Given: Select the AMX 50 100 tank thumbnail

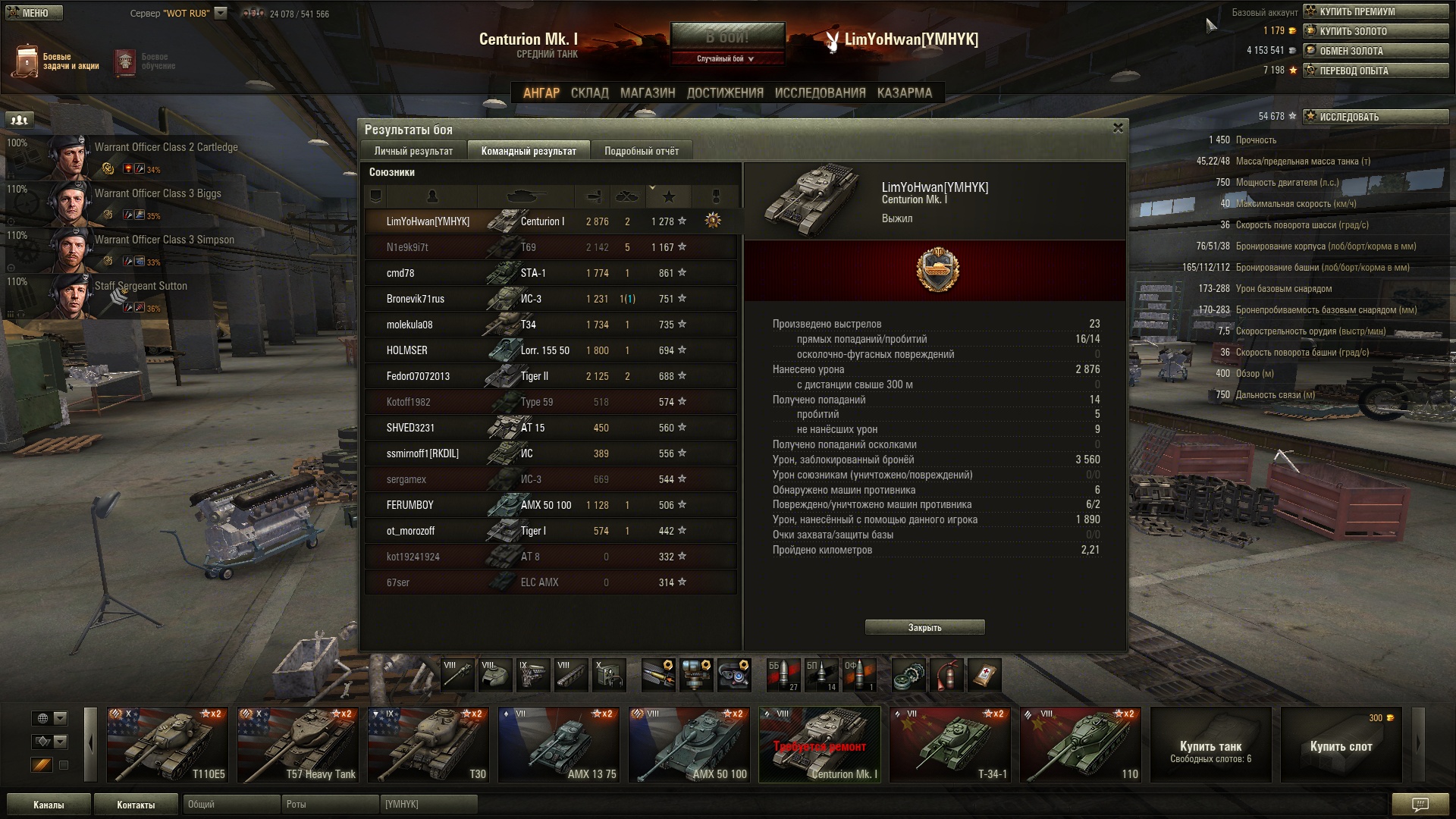Looking at the screenshot, I should 689,744.
